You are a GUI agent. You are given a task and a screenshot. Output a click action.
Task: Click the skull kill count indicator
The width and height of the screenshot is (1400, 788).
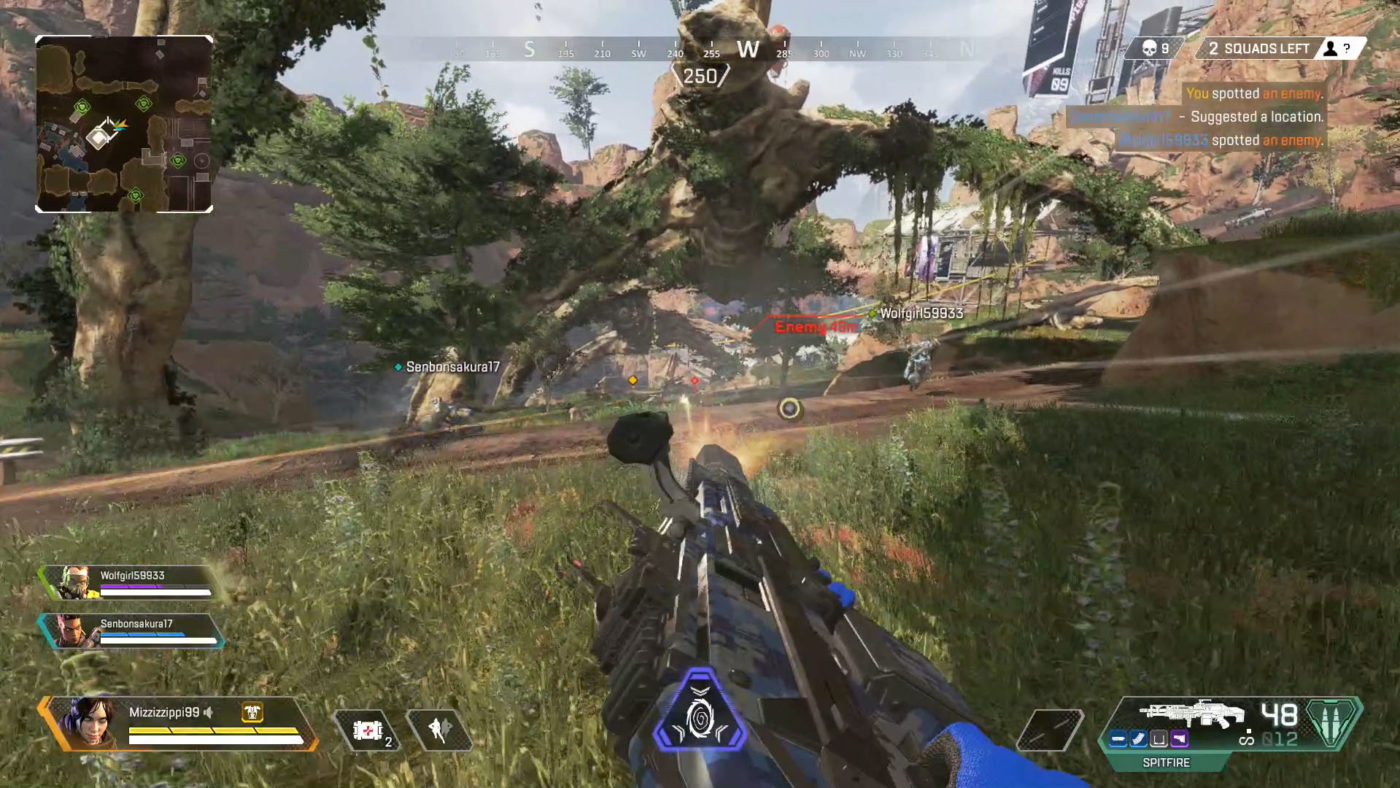coord(1154,48)
